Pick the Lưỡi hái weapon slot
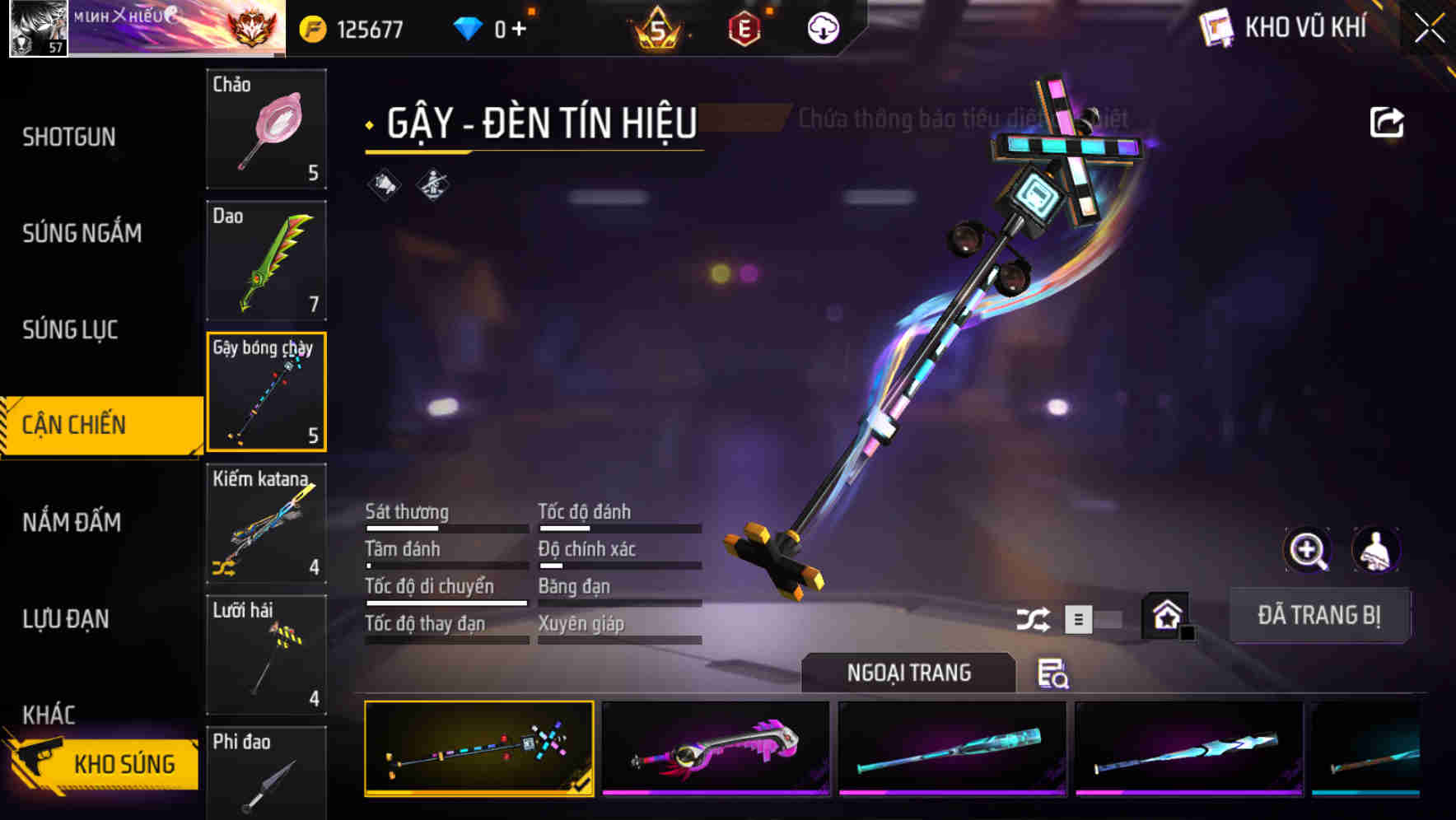Viewport: 1456px width, 820px height. 266,655
